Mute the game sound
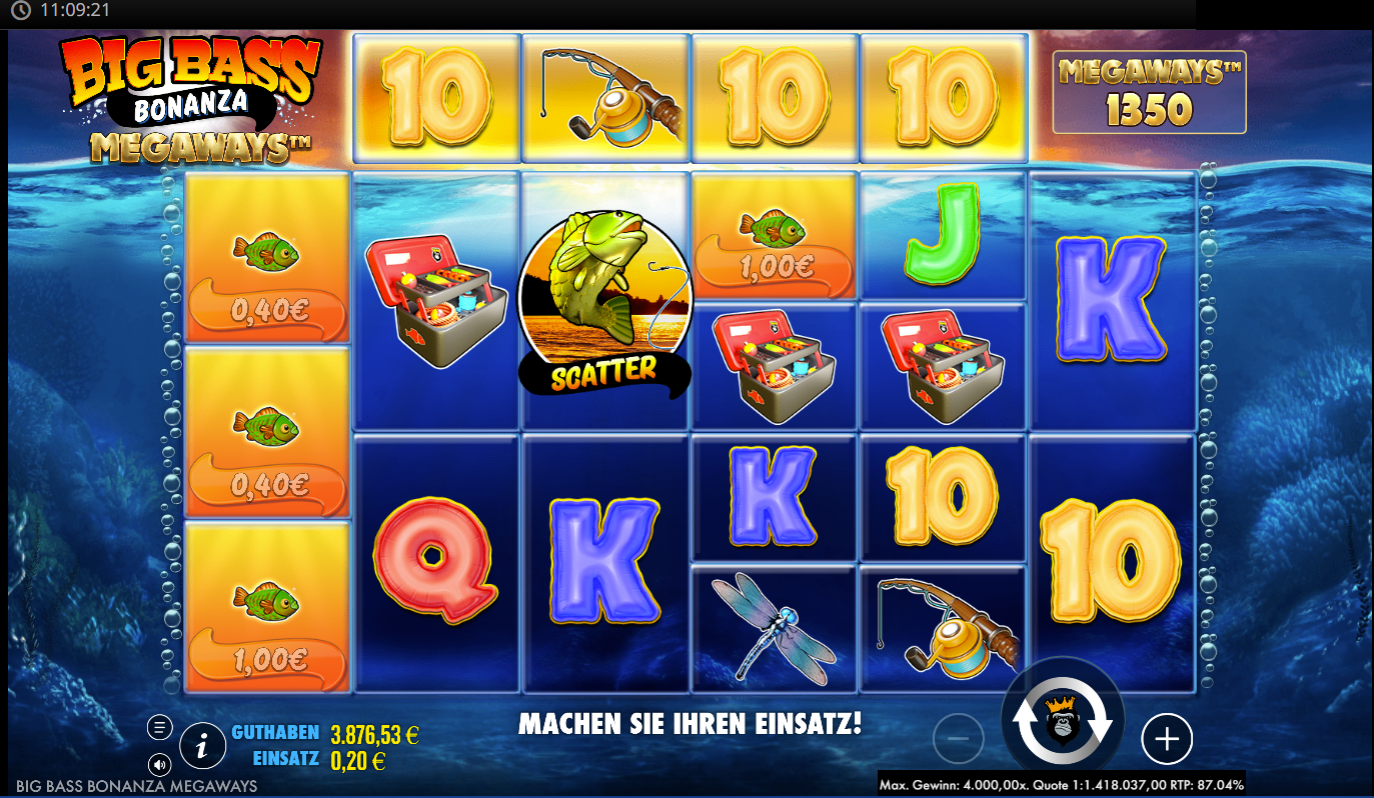This screenshot has height=798, width=1374. coord(160,764)
